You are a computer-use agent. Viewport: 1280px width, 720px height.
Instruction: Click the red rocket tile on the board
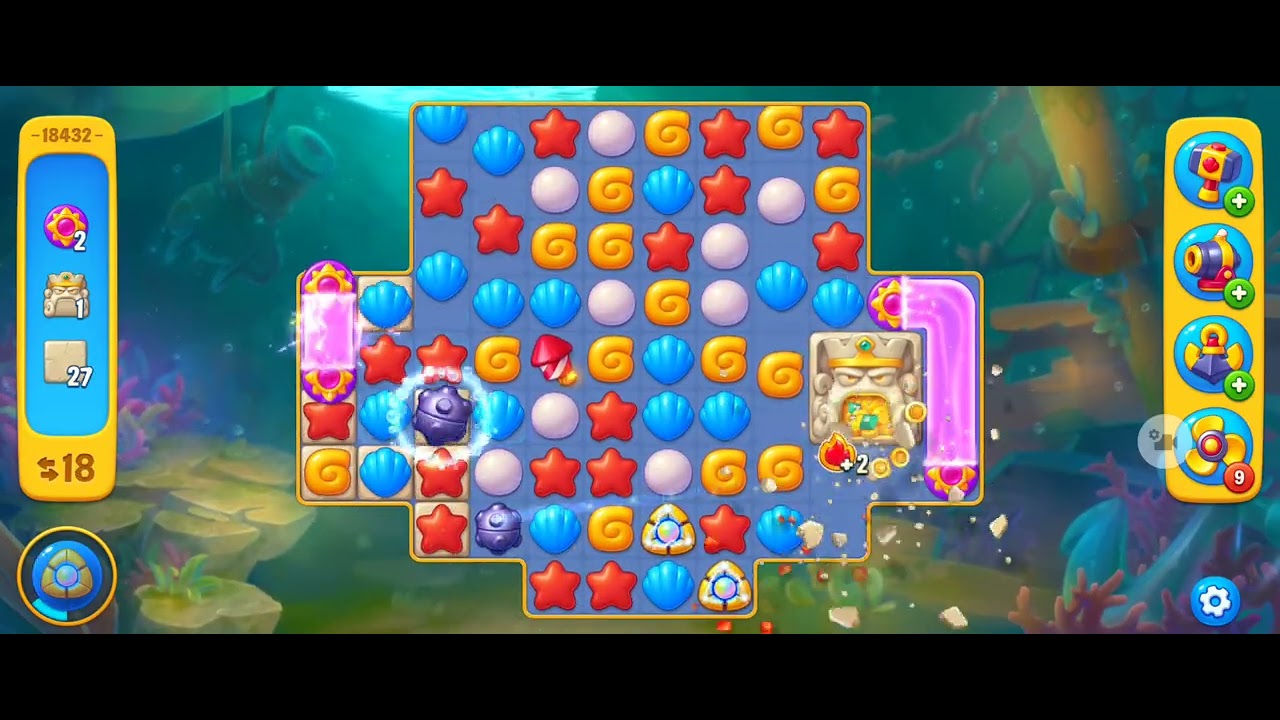point(554,358)
